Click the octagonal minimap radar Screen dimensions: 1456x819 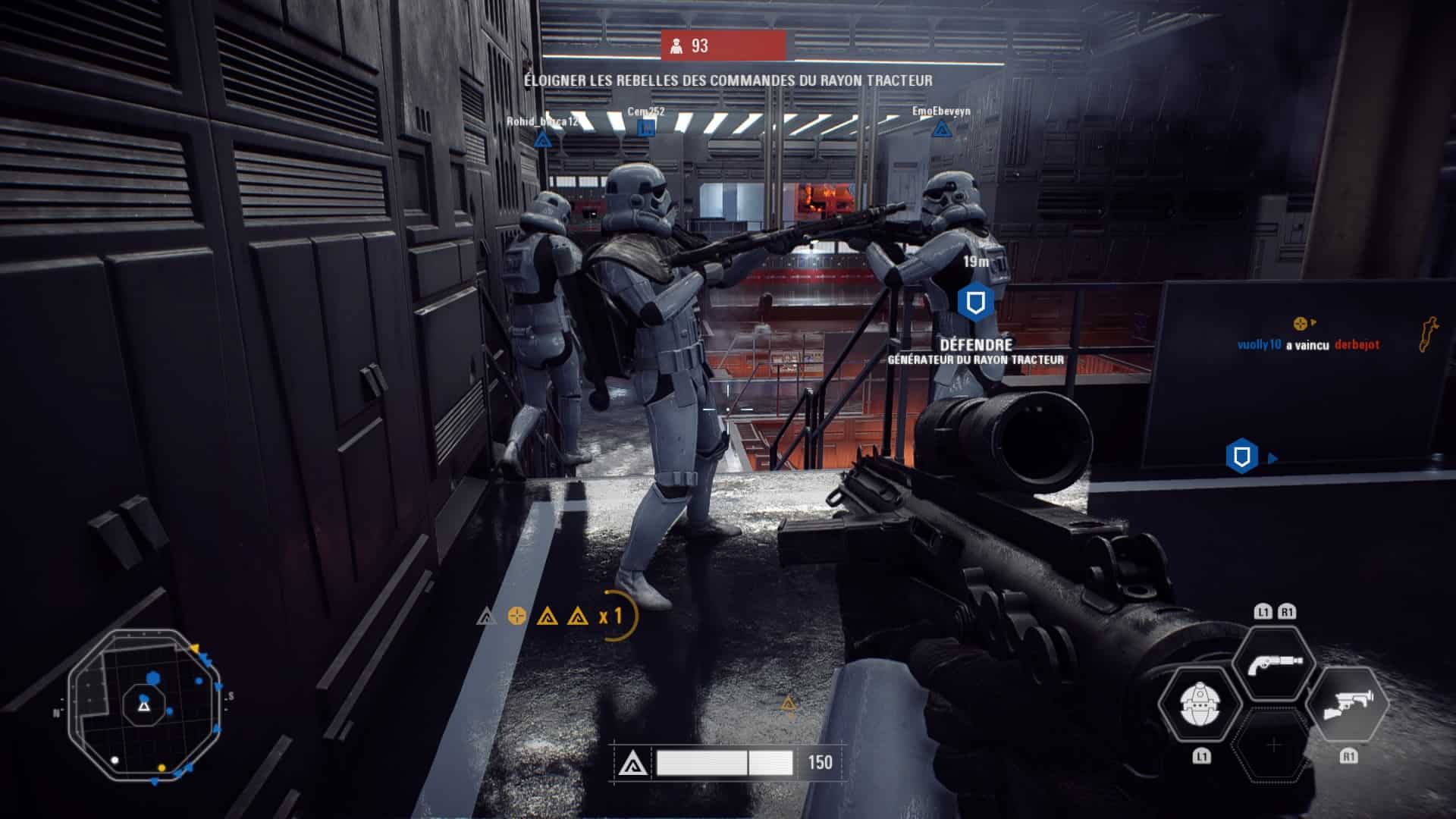click(x=144, y=705)
